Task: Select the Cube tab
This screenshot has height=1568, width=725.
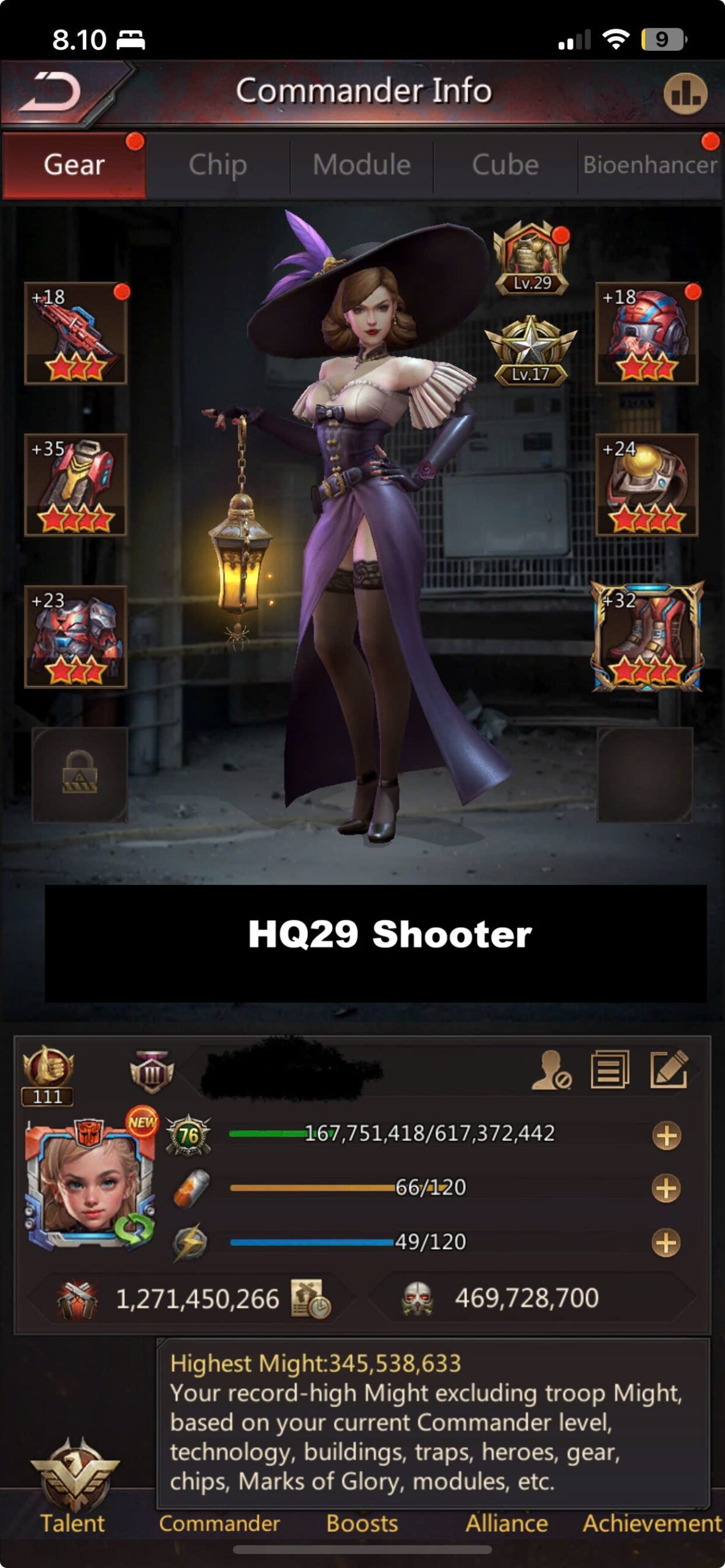Action: (x=505, y=165)
